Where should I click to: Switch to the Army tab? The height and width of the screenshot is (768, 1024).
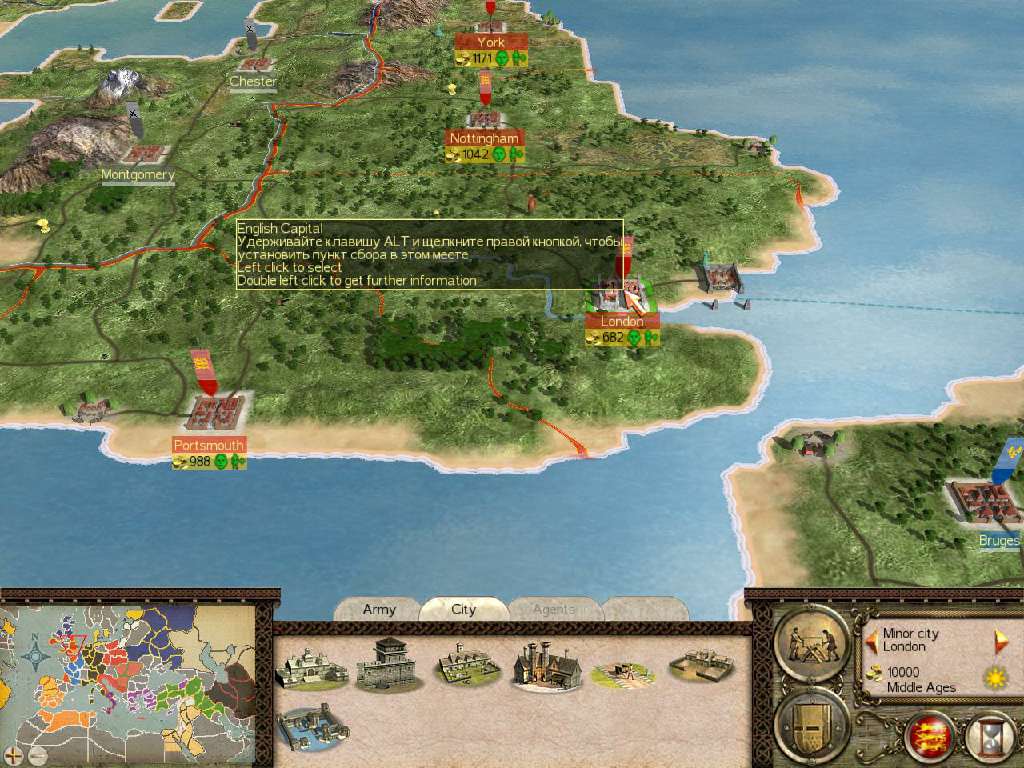pos(379,609)
